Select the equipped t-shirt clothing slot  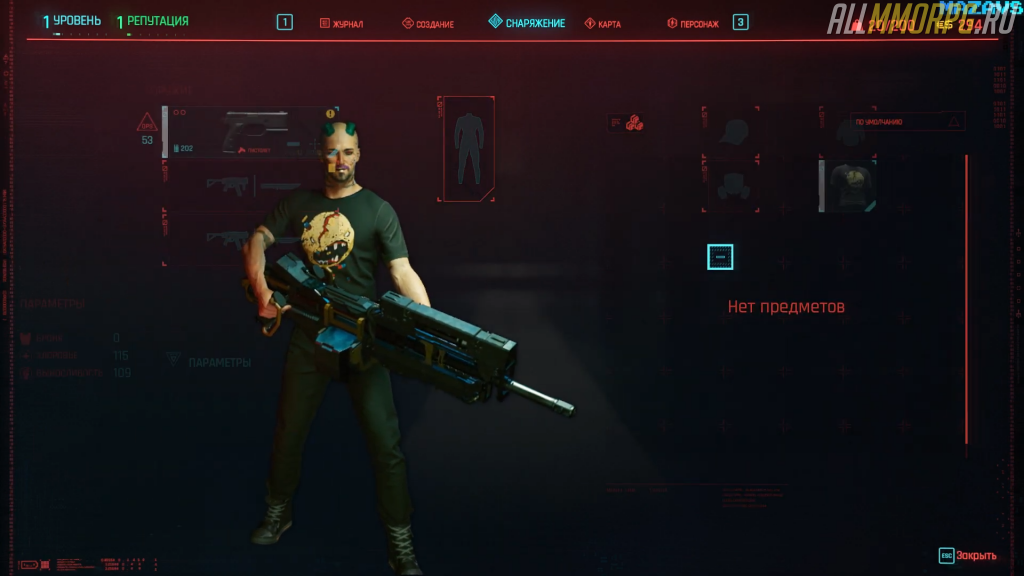tap(849, 185)
